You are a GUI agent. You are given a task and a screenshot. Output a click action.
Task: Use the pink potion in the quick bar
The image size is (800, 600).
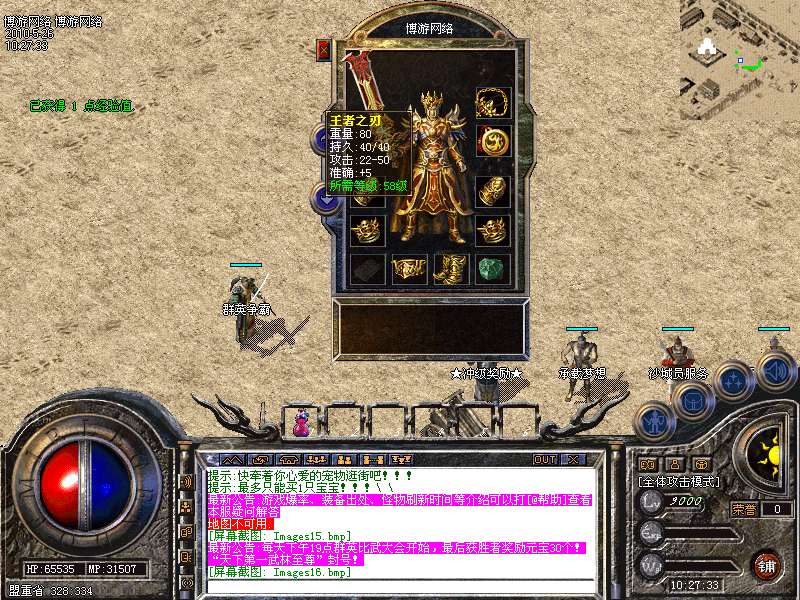pyautogui.click(x=299, y=423)
